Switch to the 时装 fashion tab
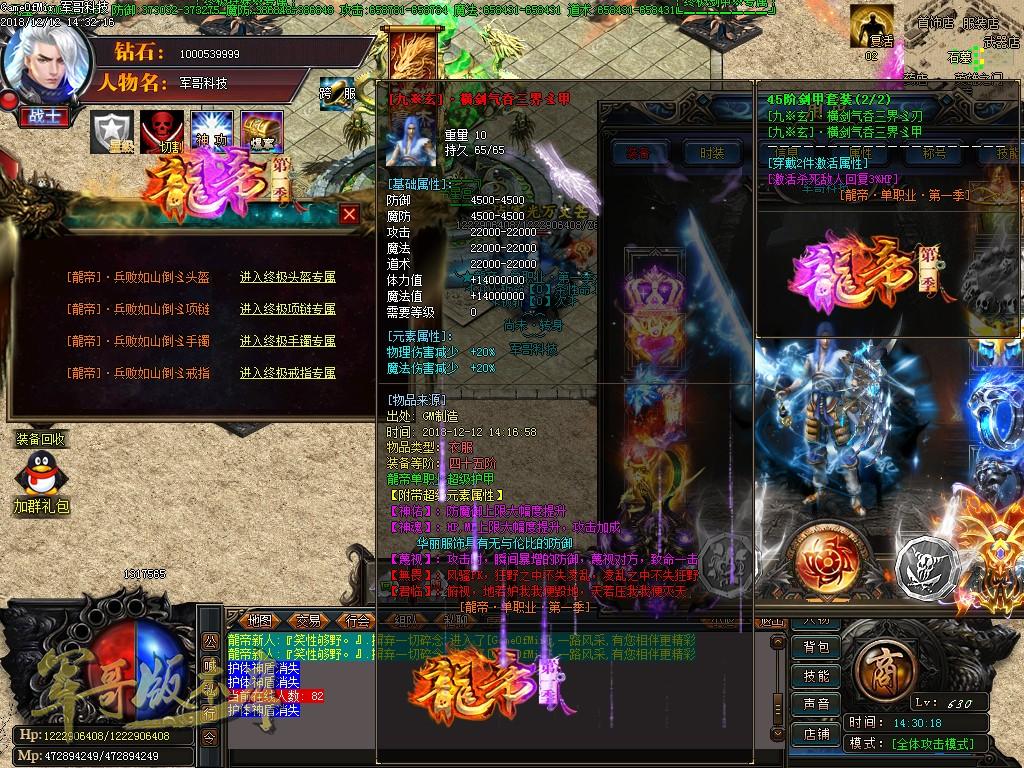1024x768 pixels. point(712,153)
